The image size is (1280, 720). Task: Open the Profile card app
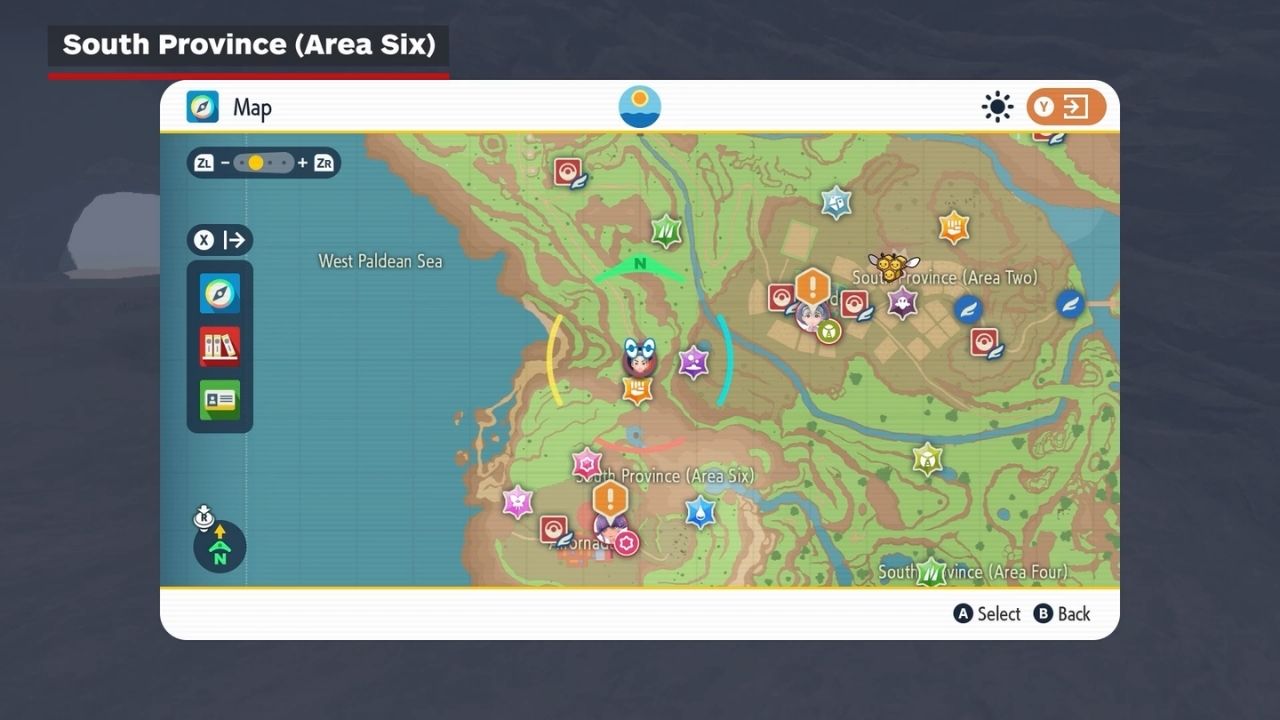(220, 400)
